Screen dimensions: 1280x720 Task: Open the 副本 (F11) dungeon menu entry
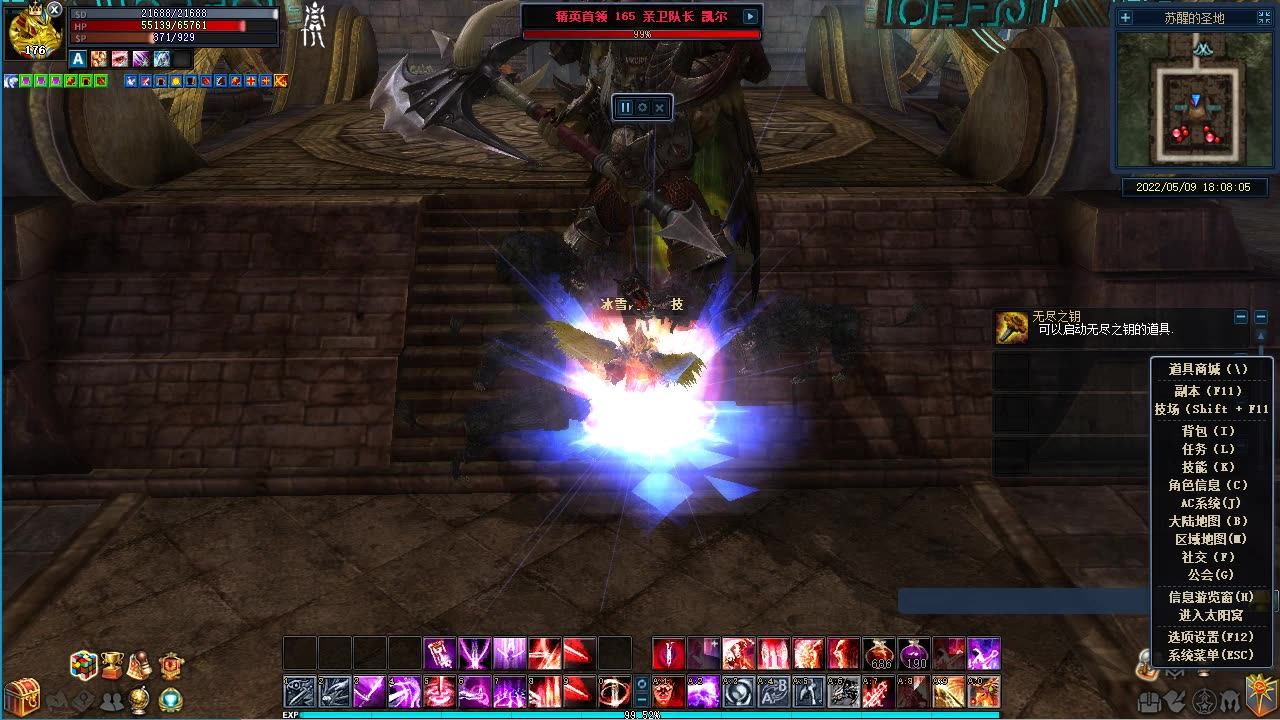pyautogui.click(x=1208, y=391)
